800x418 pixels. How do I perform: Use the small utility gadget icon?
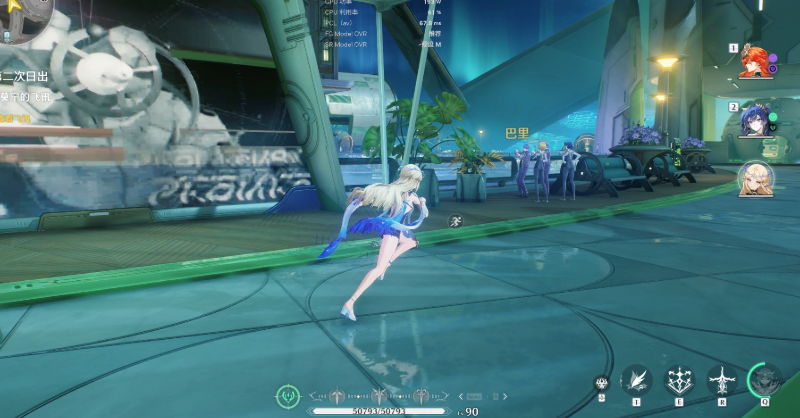pos(602,382)
